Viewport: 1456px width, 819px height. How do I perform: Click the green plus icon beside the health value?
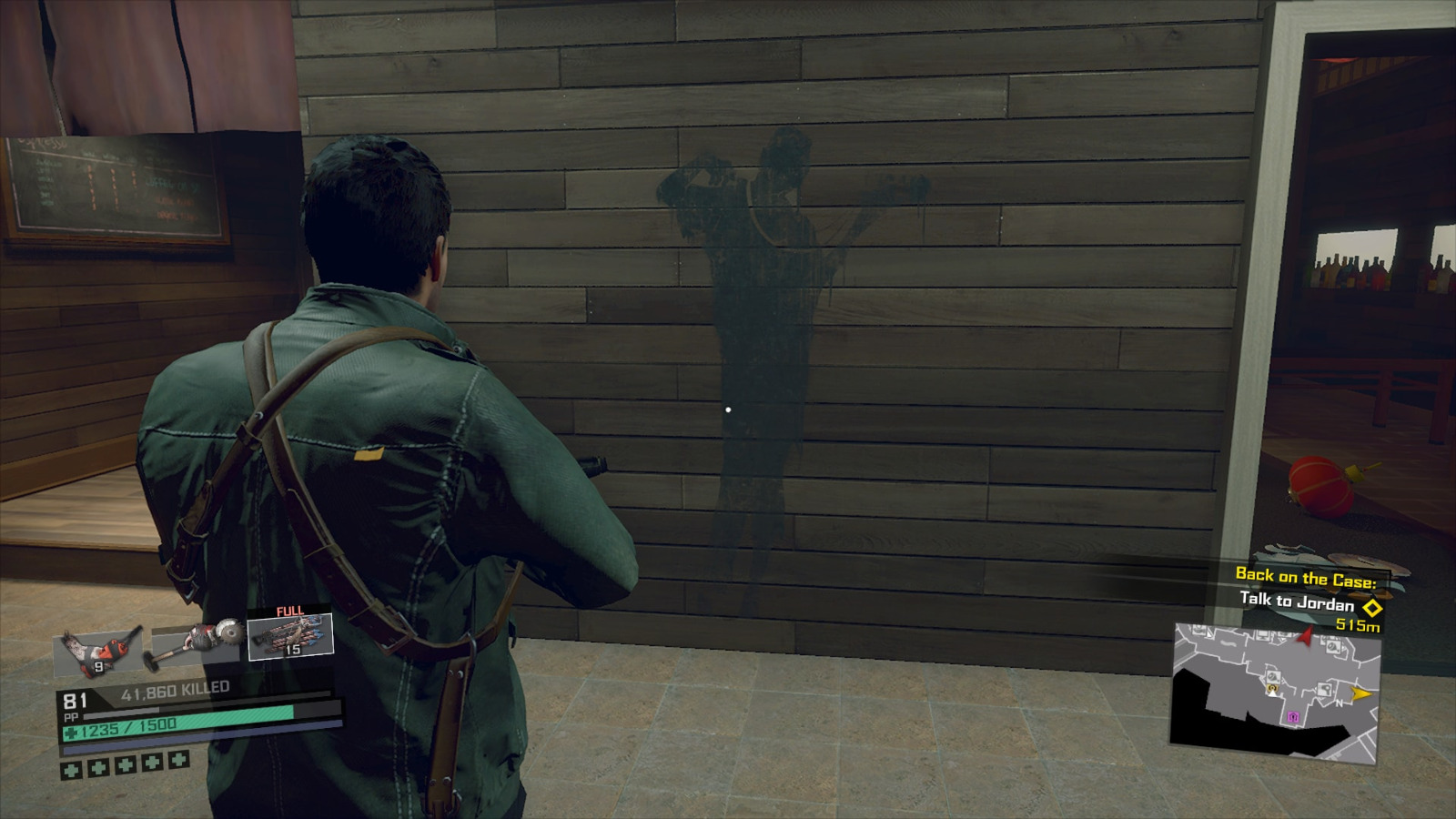coord(71,731)
